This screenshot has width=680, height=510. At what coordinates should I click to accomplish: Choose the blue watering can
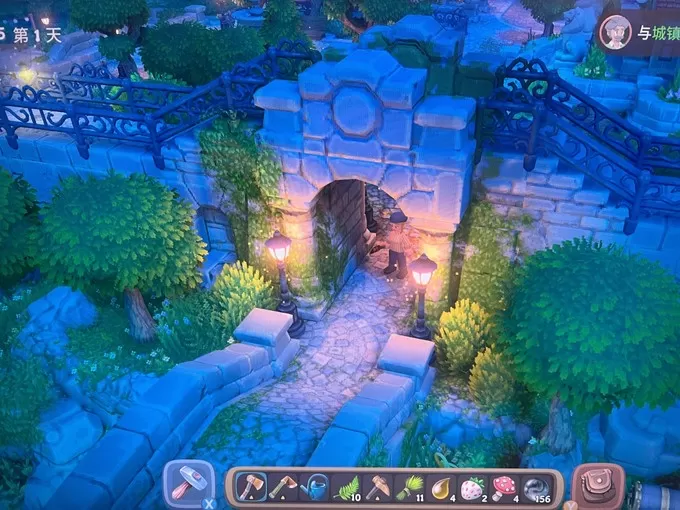314,488
